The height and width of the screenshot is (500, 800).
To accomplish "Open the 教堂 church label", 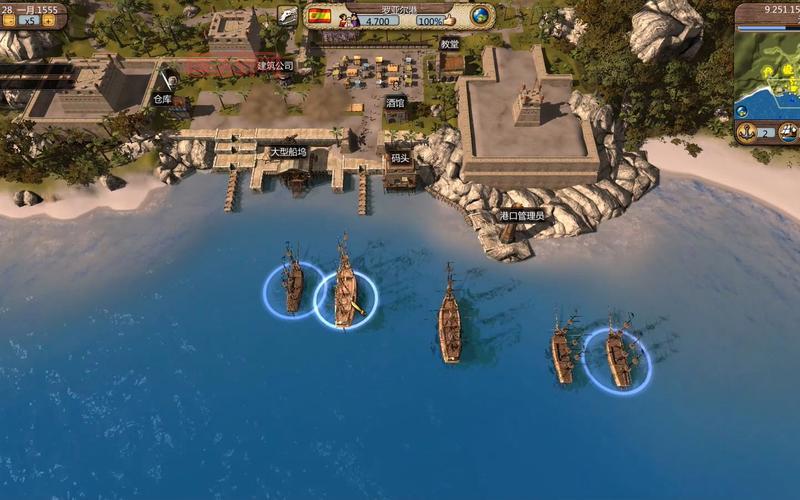I will [450, 44].
